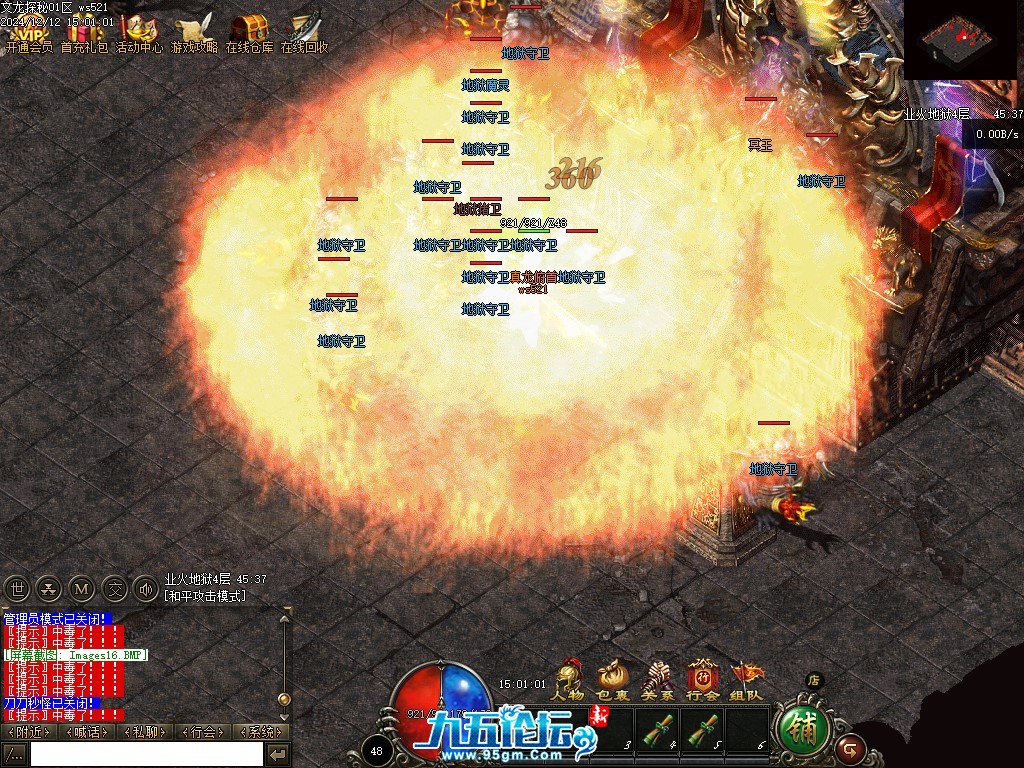The height and width of the screenshot is (768, 1024).
Task: Use the scroll in hotbar slot 4
Action: tap(658, 729)
